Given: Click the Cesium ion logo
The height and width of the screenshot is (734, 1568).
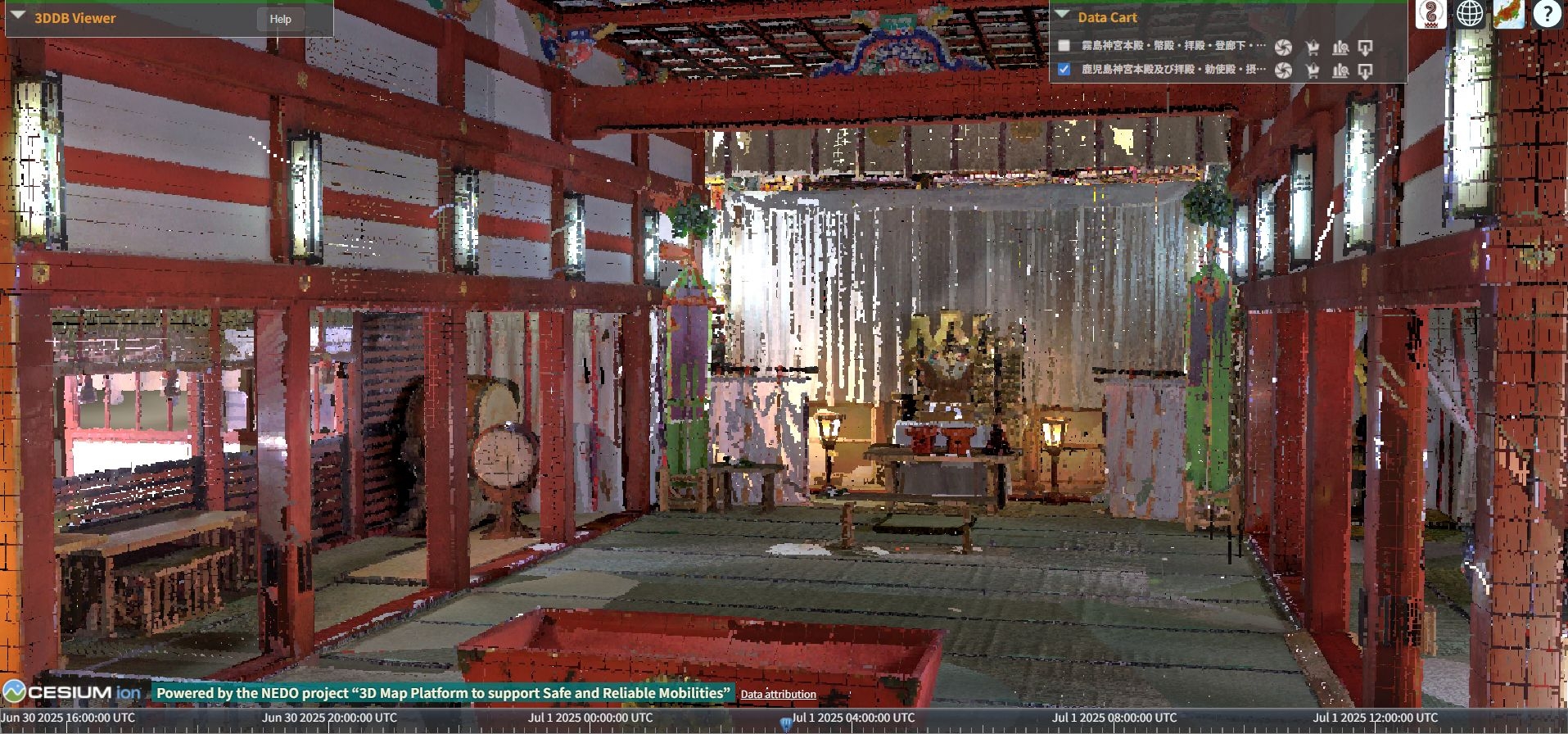Looking at the screenshot, I should [72, 692].
